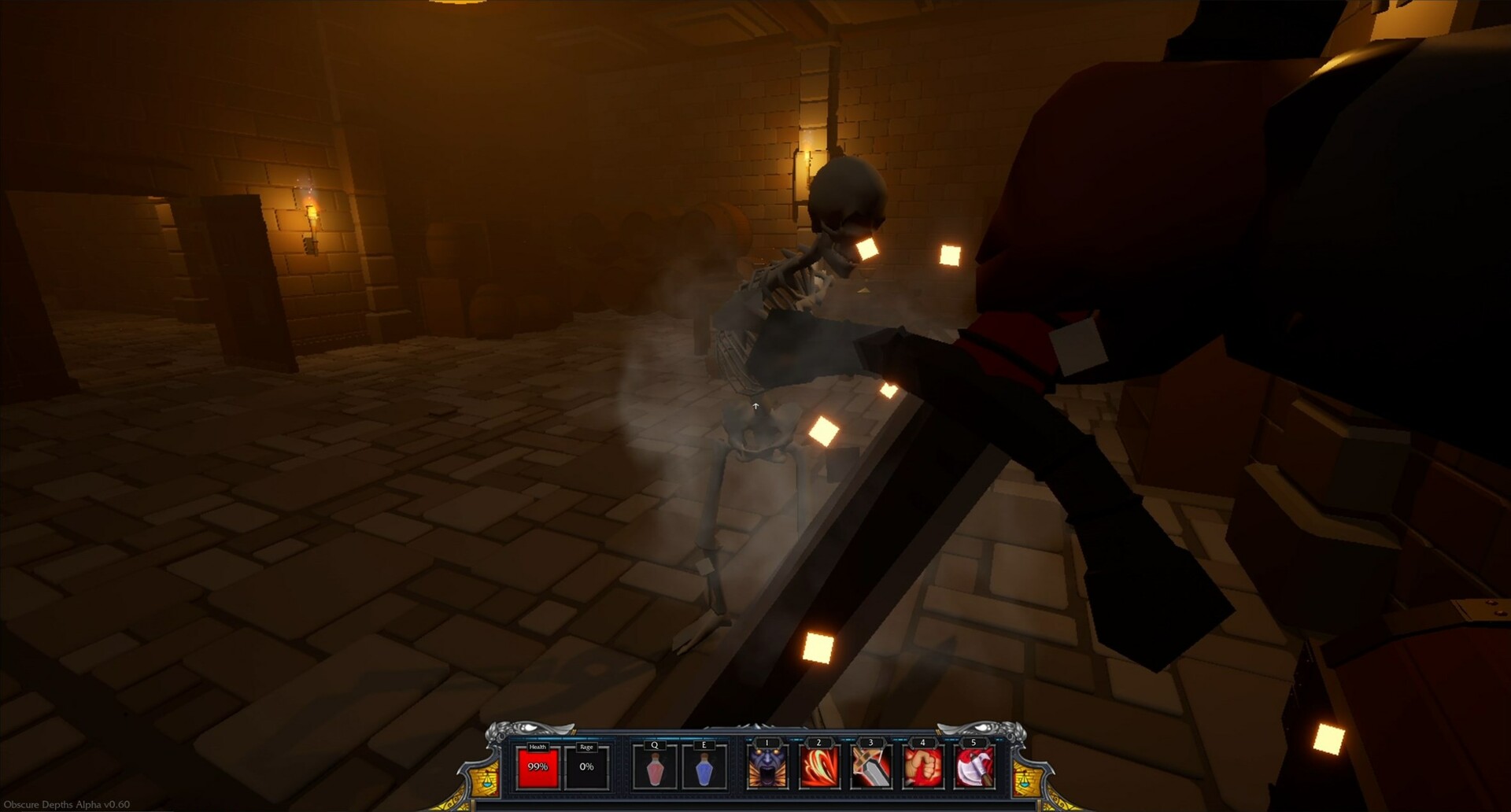The width and height of the screenshot is (1511, 812).
Task: Select the Health label tab
Action: point(538,747)
